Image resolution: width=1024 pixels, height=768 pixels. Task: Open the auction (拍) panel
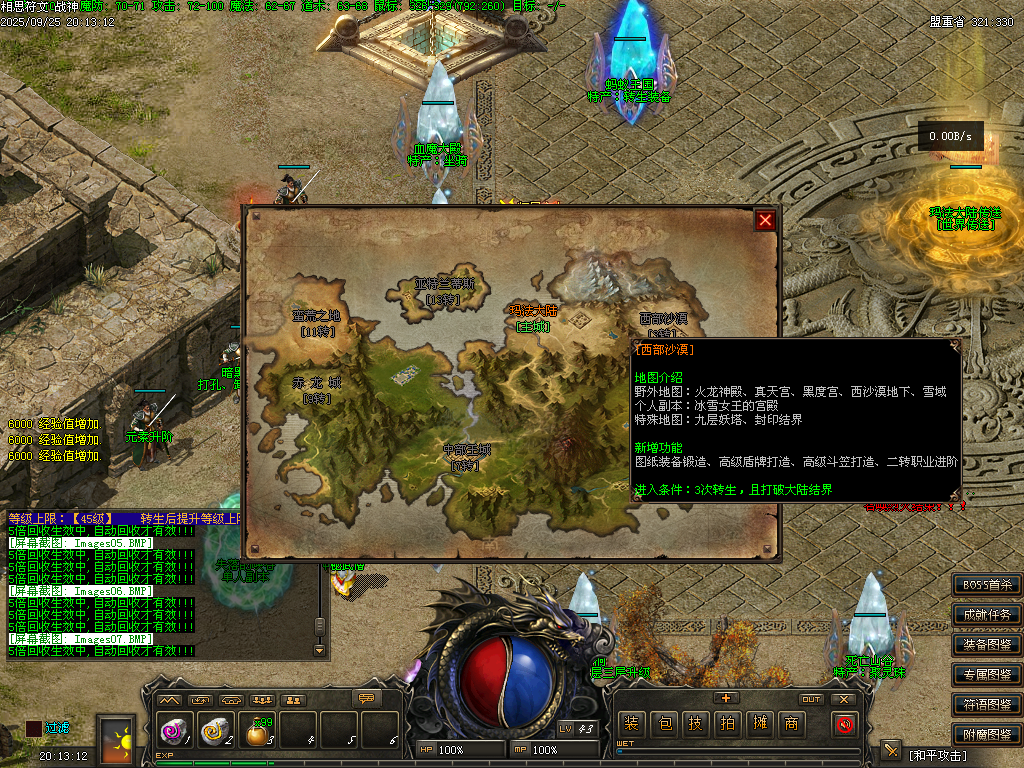click(727, 724)
